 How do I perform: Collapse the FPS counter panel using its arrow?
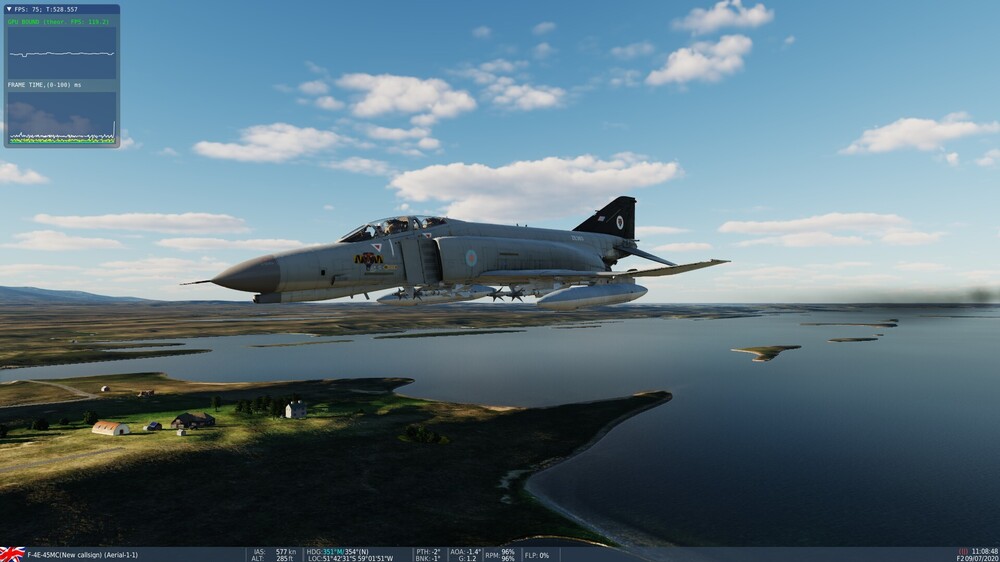pos(11,10)
